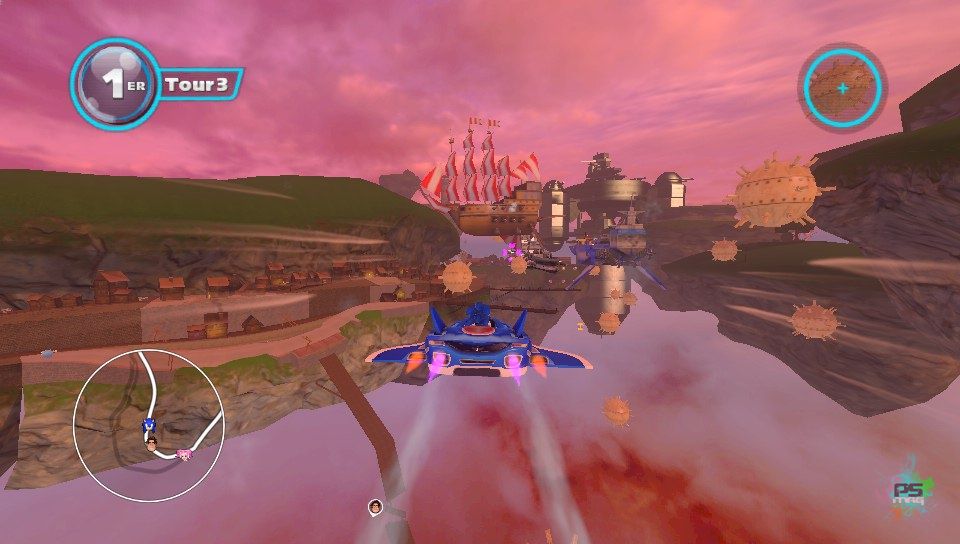This screenshot has height=544, width=960.
Task: Click the dark-haired racer marker on the minimap
Action: (152, 445)
